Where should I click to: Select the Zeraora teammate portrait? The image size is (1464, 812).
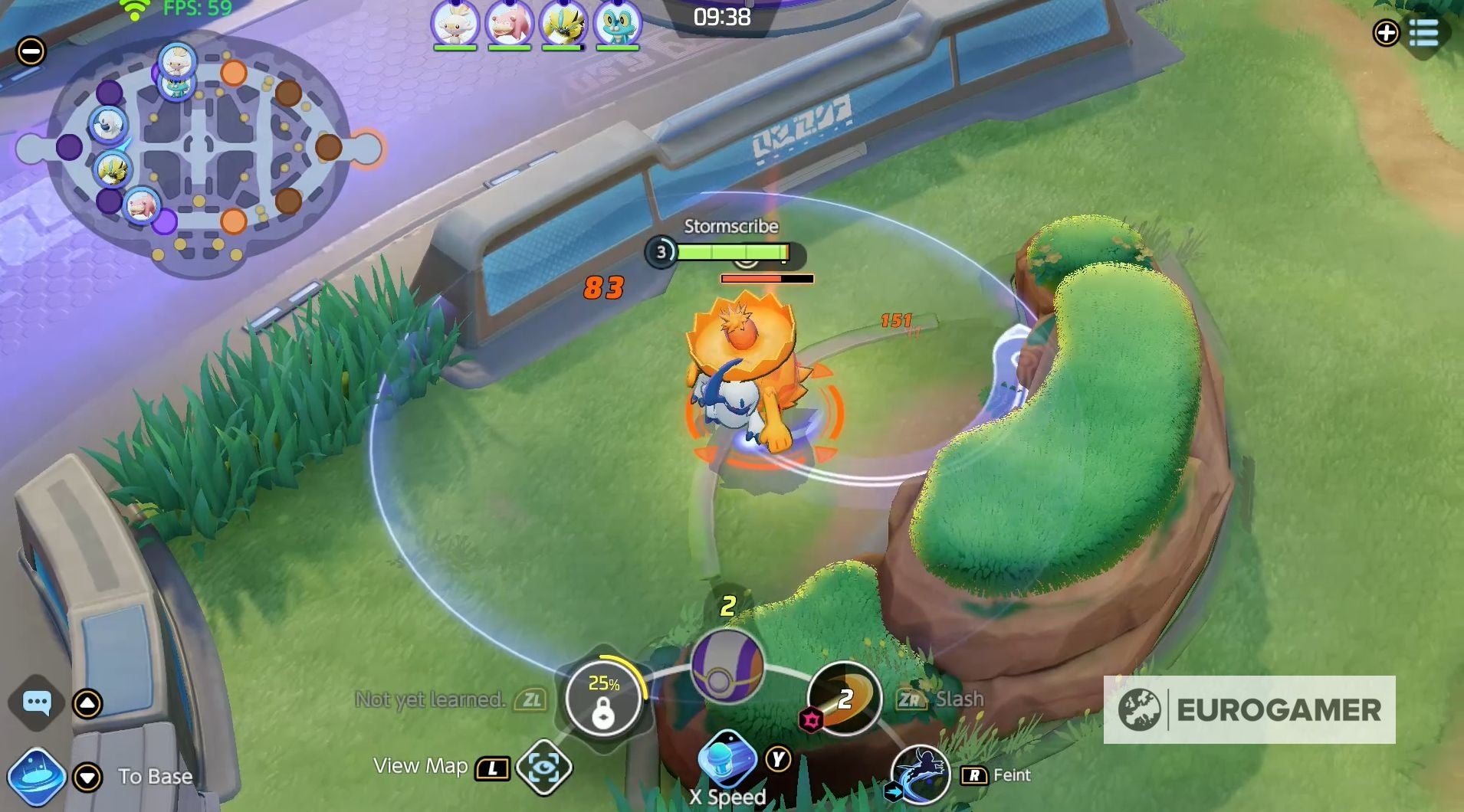pos(563,23)
